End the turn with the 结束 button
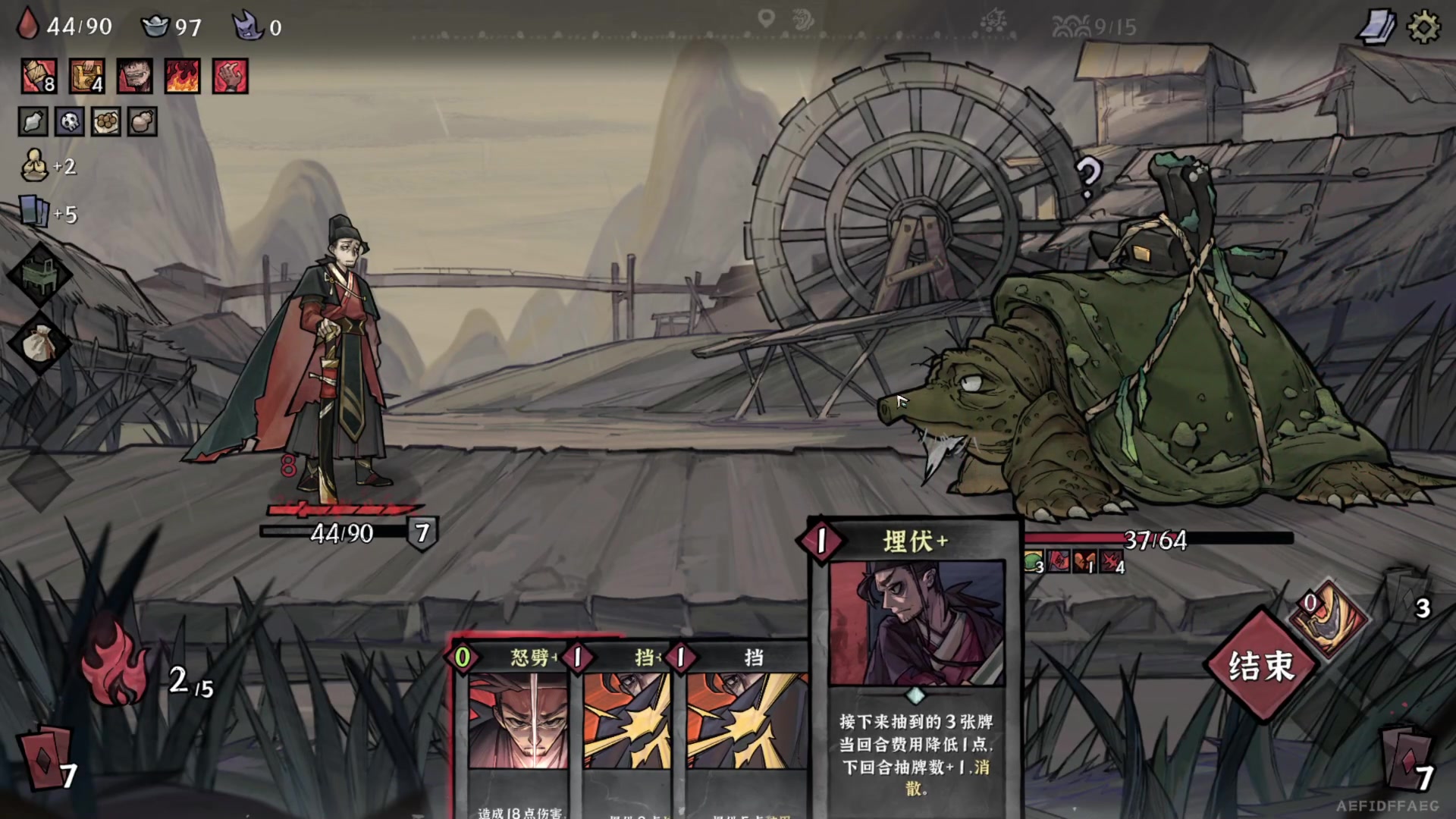1456x819 pixels. click(x=1260, y=665)
